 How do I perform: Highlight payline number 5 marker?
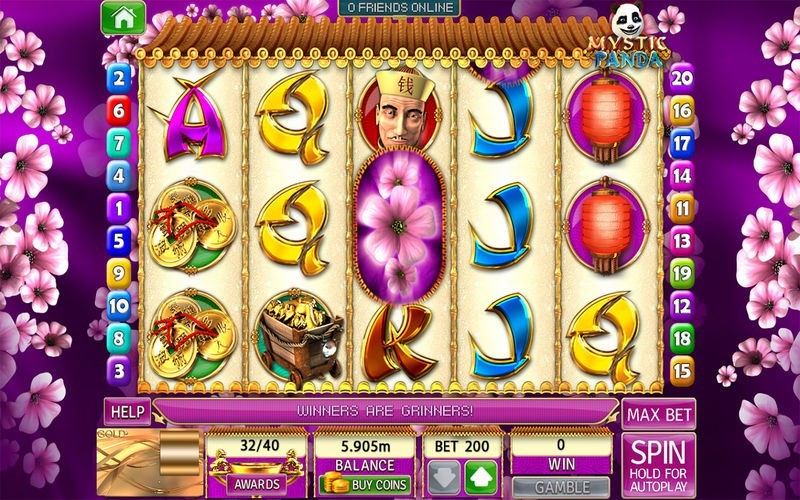click(x=120, y=241)
